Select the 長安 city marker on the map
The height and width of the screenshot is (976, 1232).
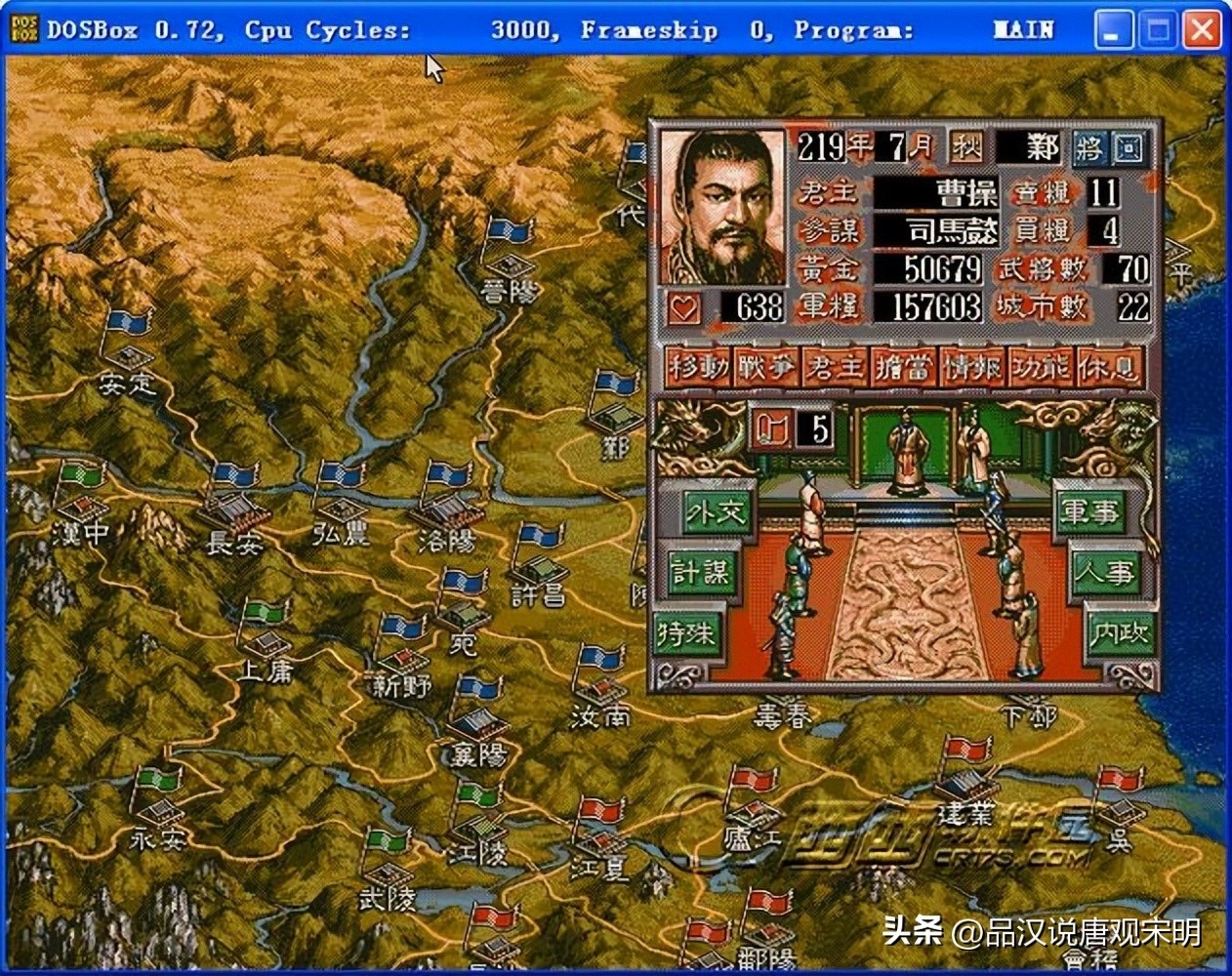(235, 511)
